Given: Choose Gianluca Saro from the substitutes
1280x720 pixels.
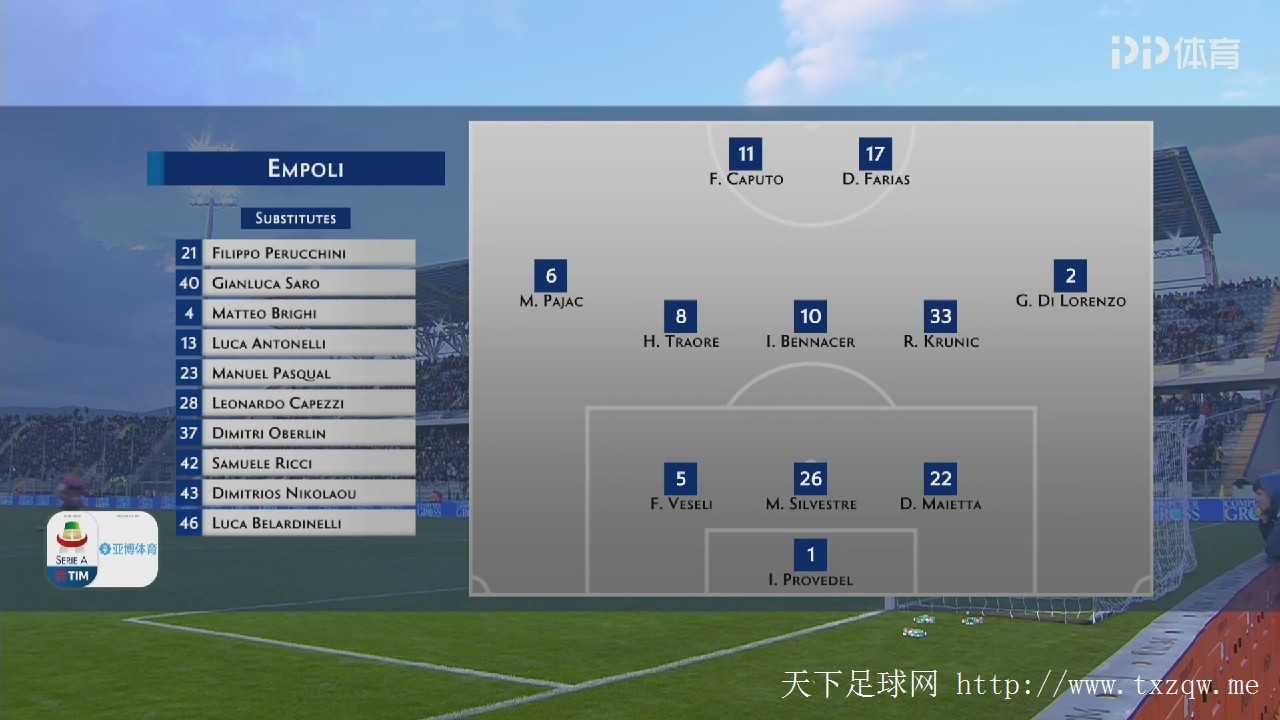Looking at the screenshot, I should point(296,283).
